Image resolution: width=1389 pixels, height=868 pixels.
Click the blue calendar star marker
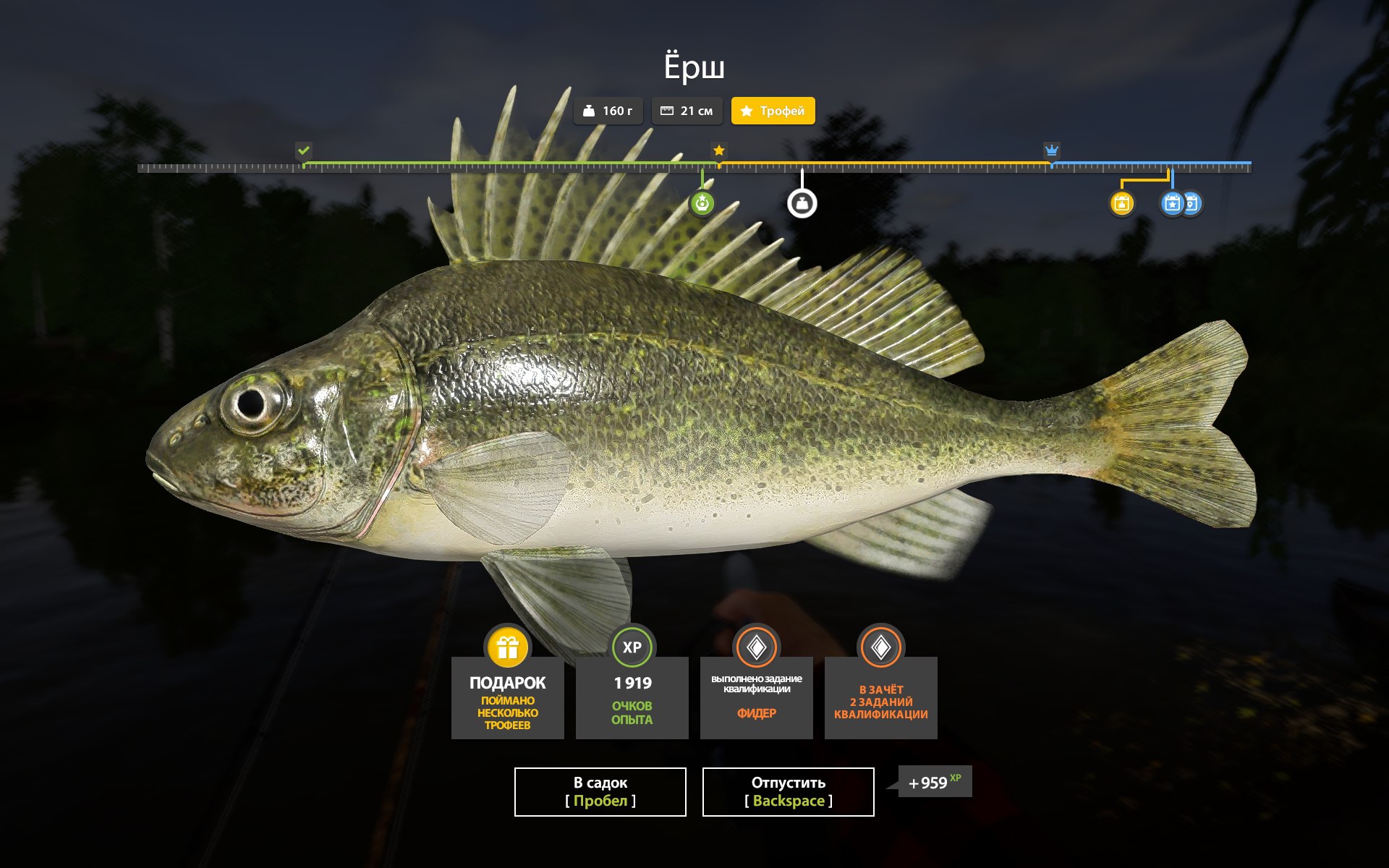[1172, 203]
